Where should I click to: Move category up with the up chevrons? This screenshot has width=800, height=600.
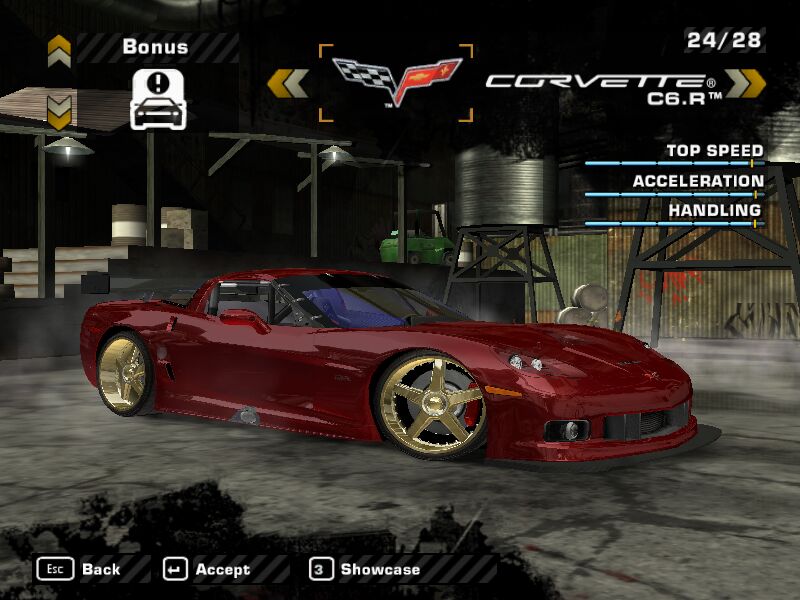[x=59, y=49]
